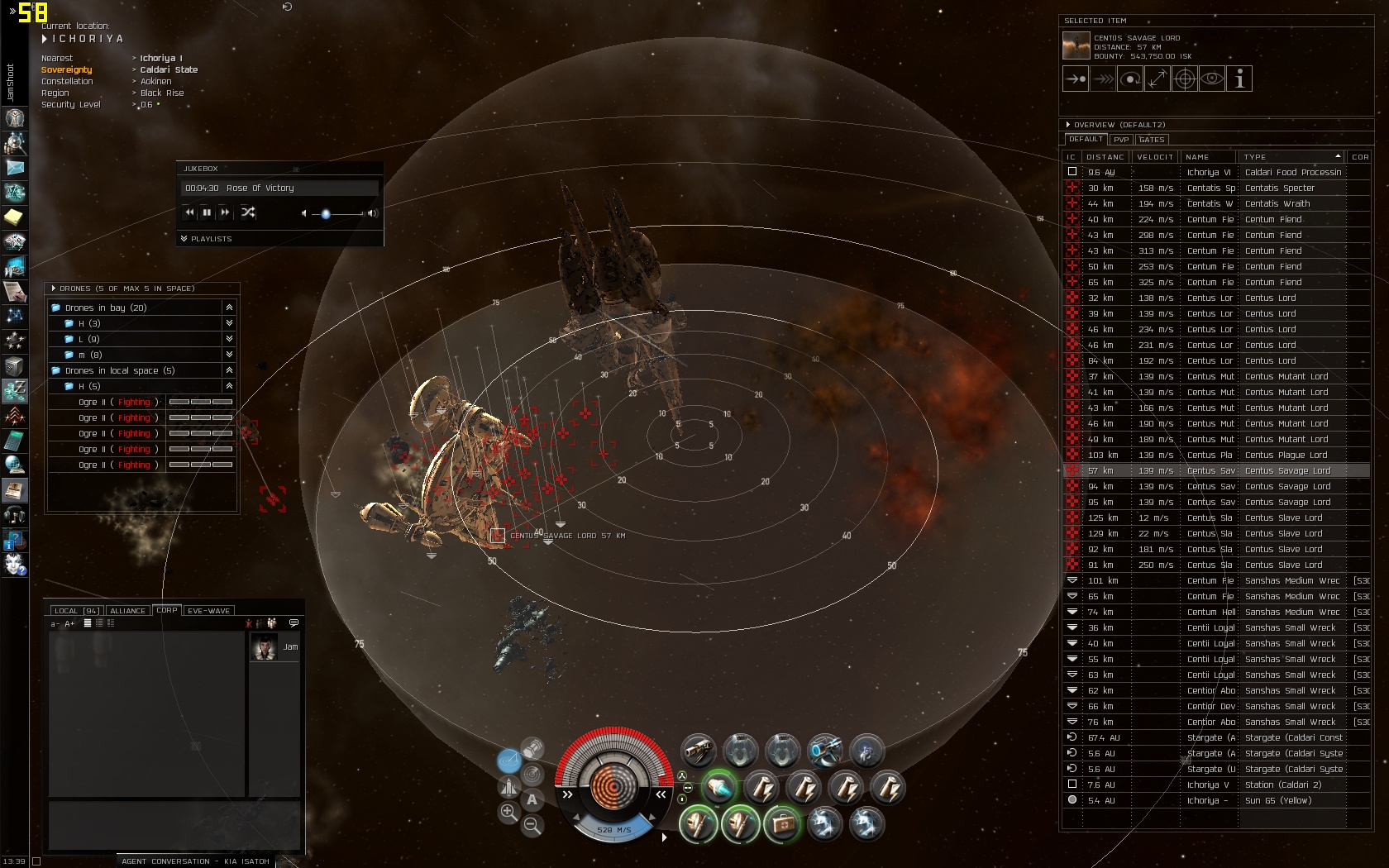Image resolution: width=1389 pixels, height=868 pixels.
Task: Open the Agent Conversation window bar
Action: (x=195, y=861)
